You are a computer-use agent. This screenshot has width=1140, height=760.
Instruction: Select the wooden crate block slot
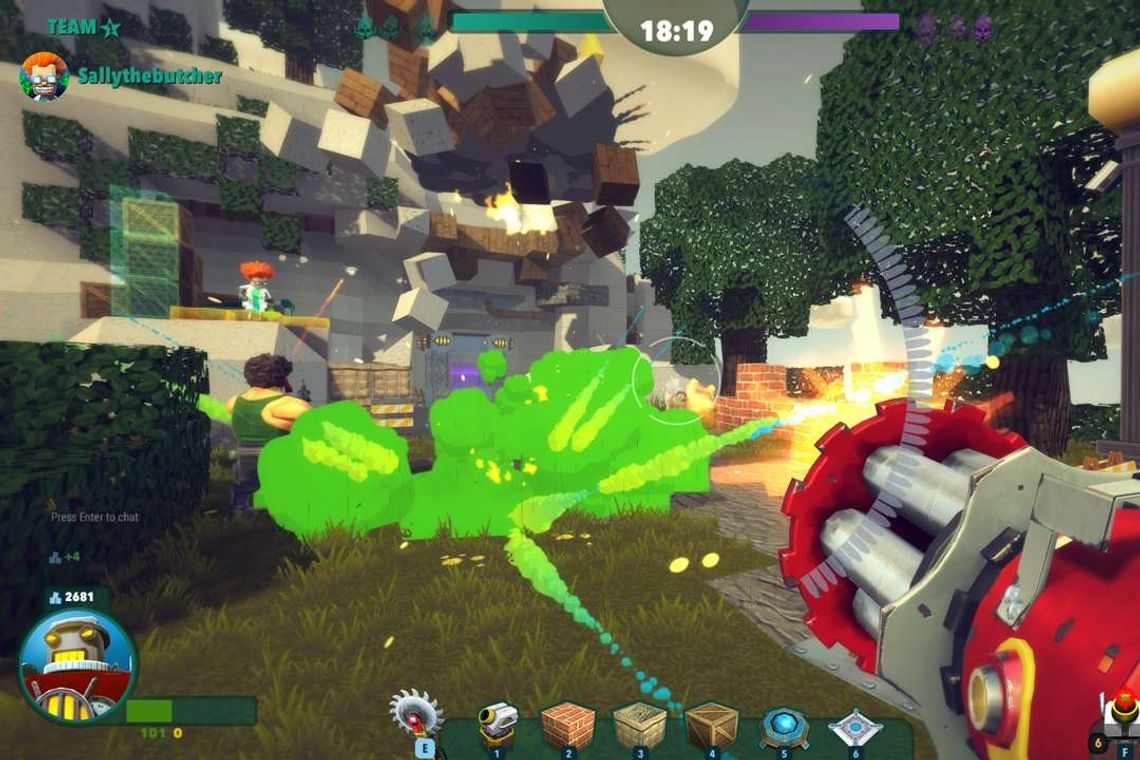click(712, 724)
